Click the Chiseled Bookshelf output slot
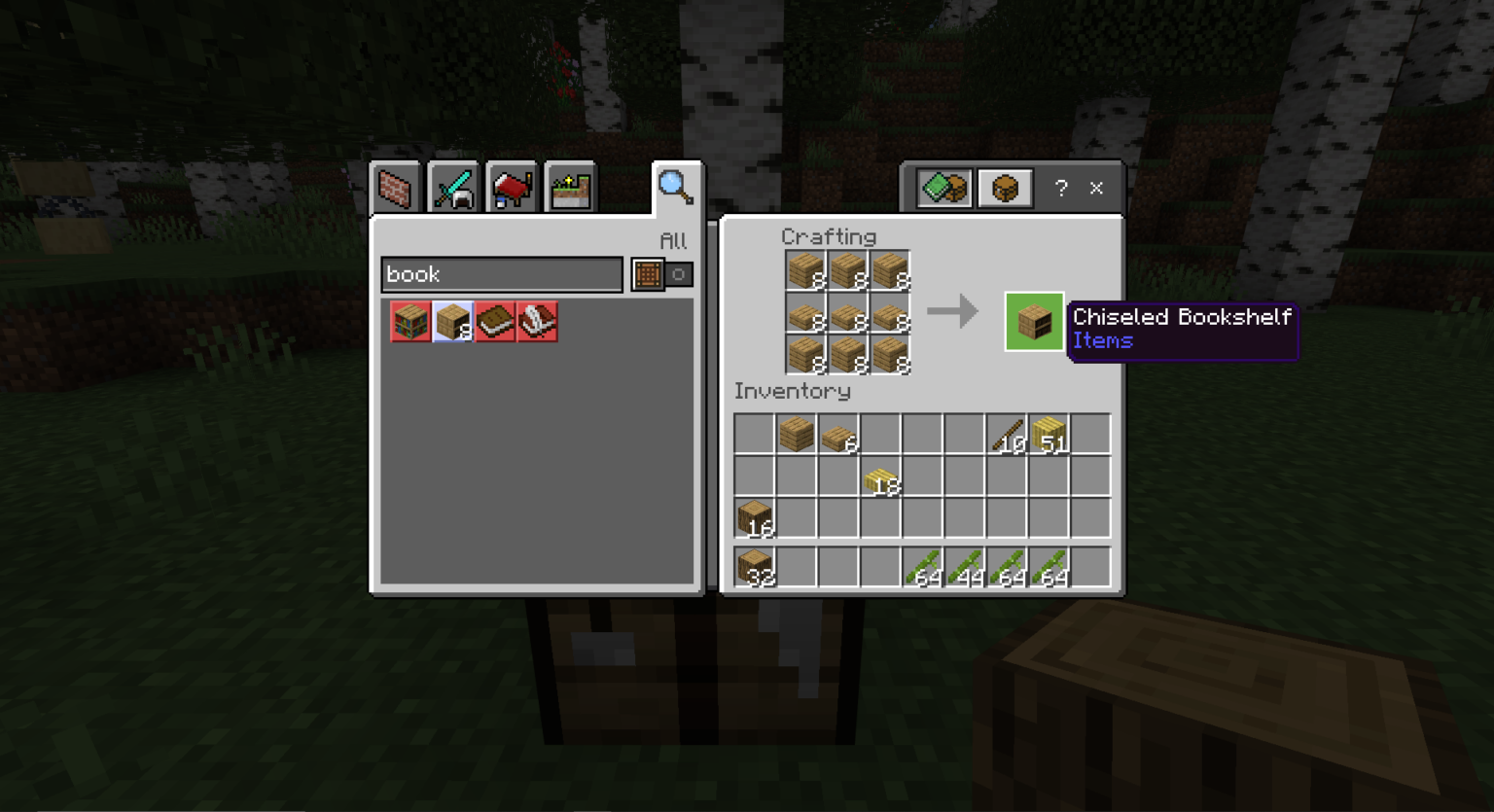 point(1034,321)
